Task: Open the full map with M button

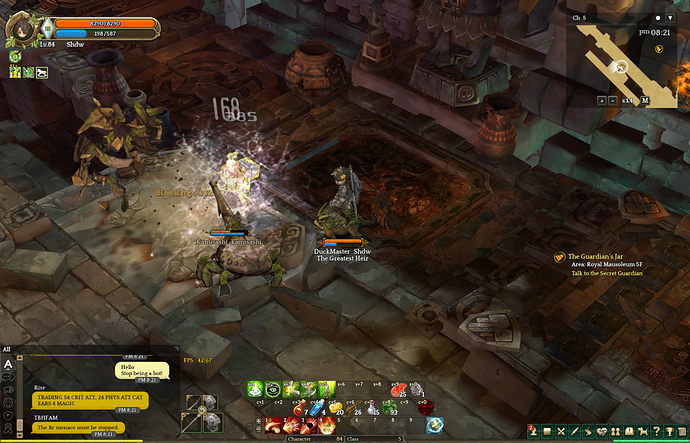Action: [645, 100]
